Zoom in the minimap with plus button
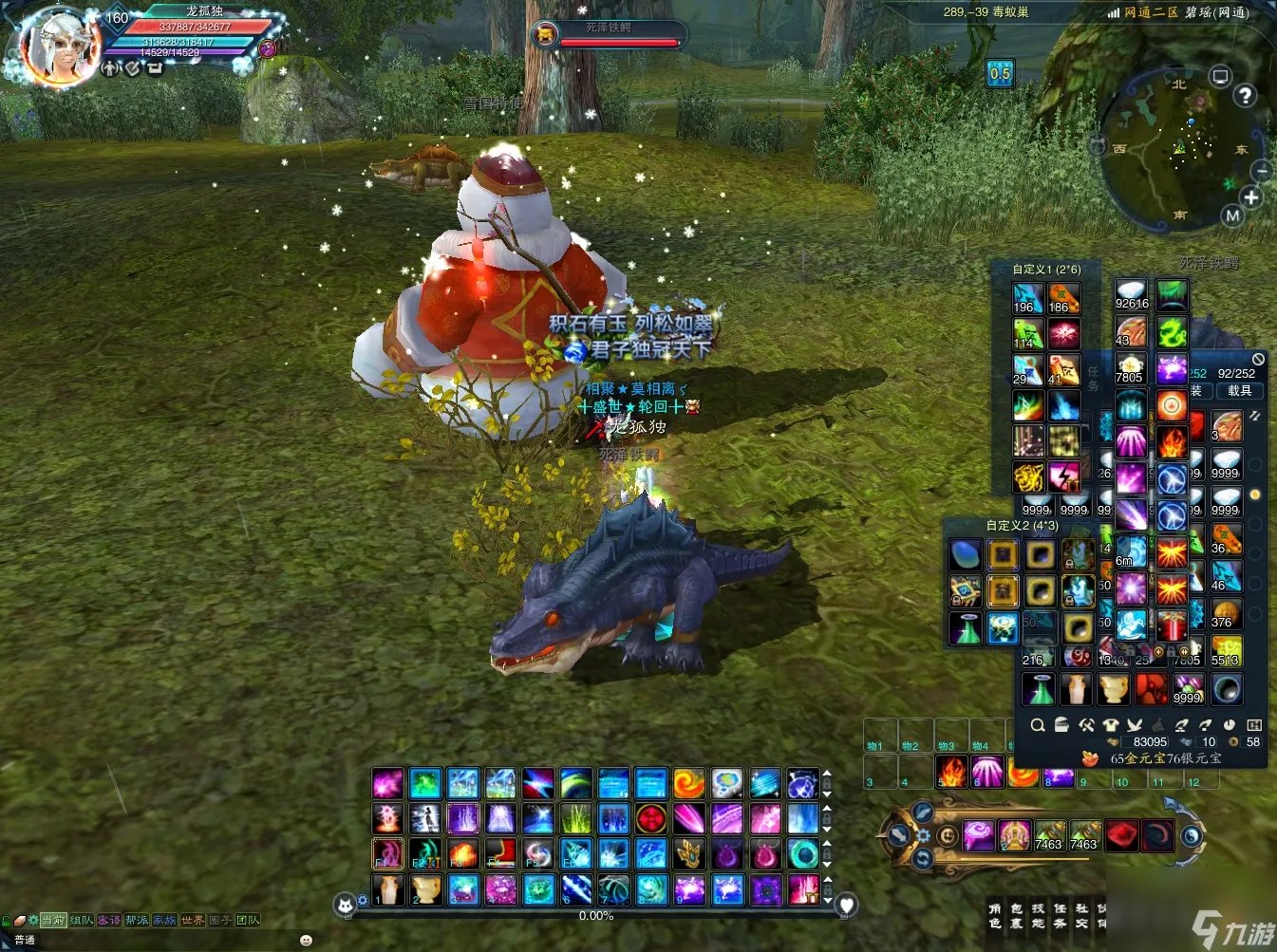 (x=1251, y=197)
